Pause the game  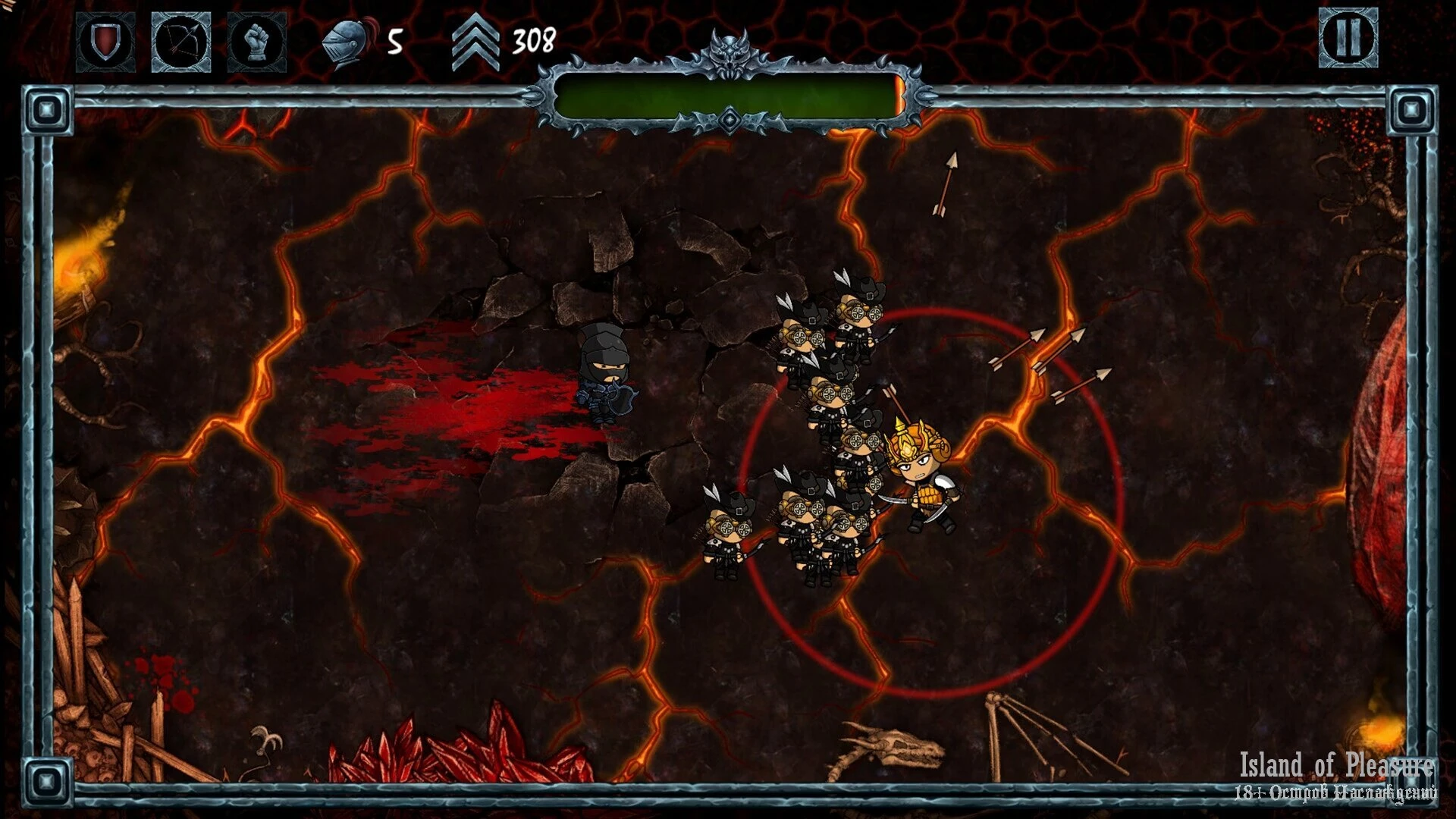pos(1348,38)
